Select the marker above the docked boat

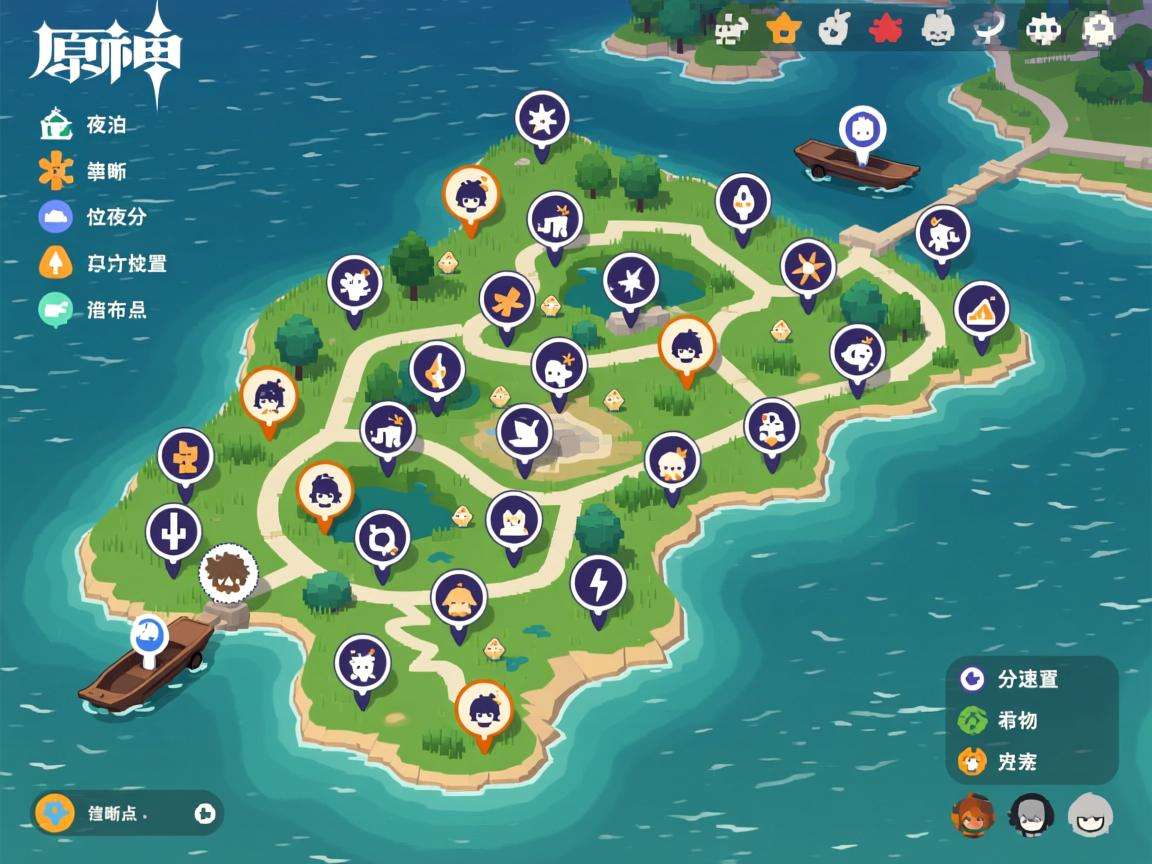(150, 635)
